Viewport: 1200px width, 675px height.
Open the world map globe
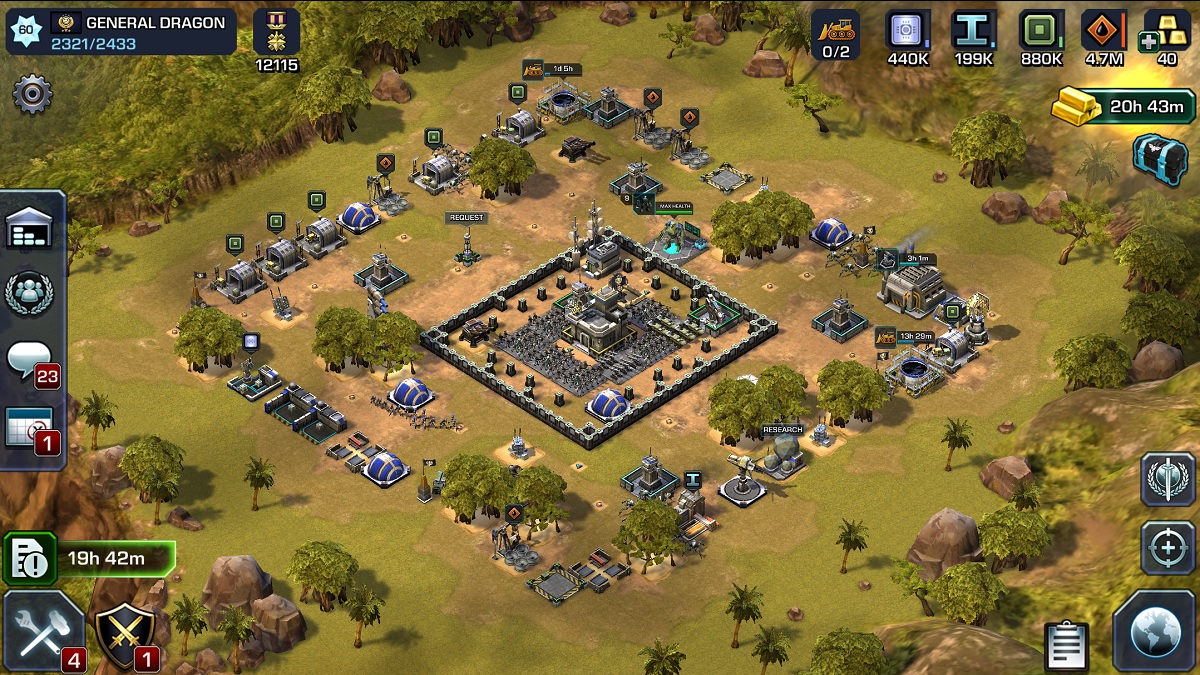1154,632
